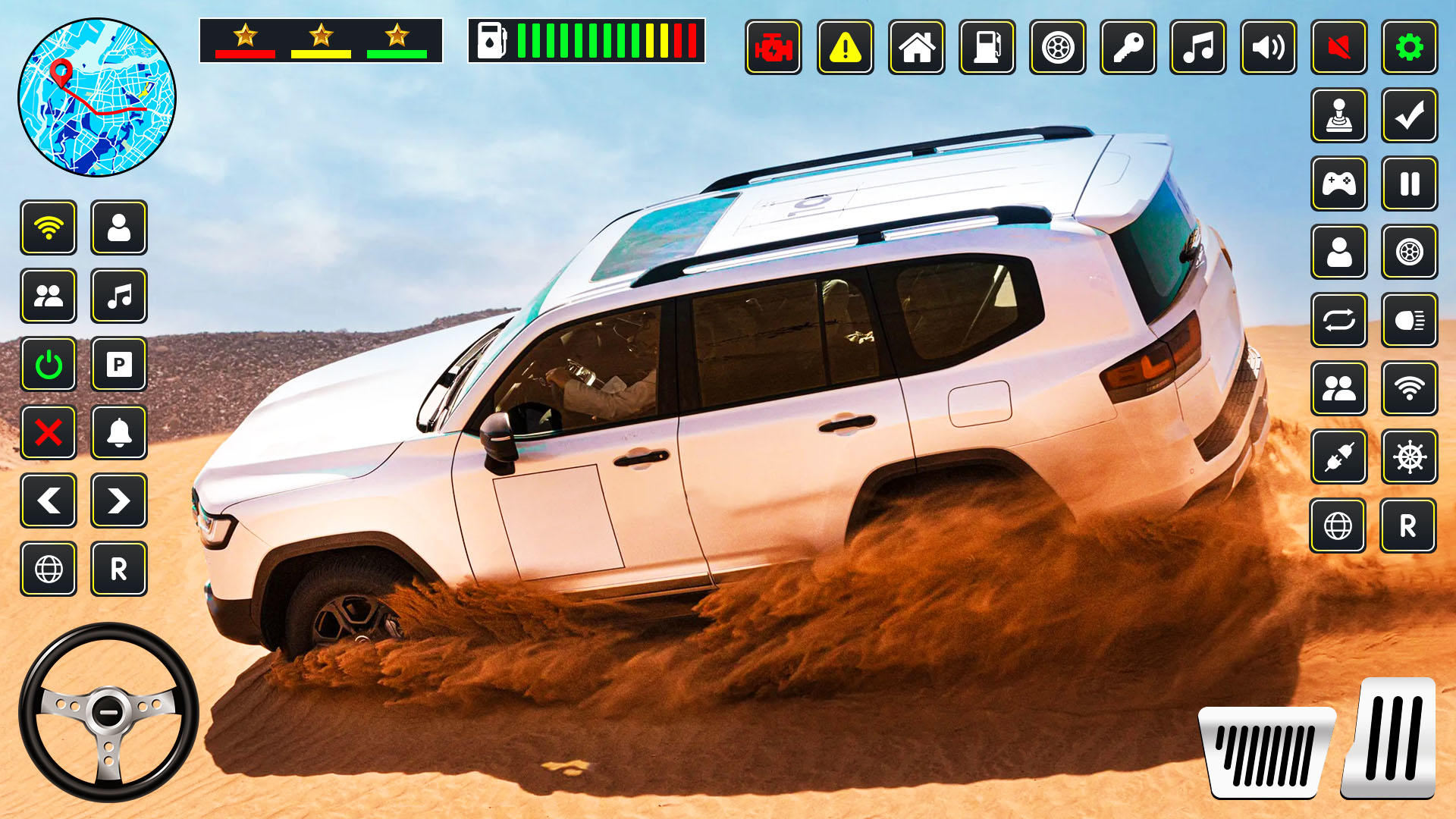Mute audio with the red speaker icon
1456x819 pixels.
pyautogui.click(x=1338, y=49)
